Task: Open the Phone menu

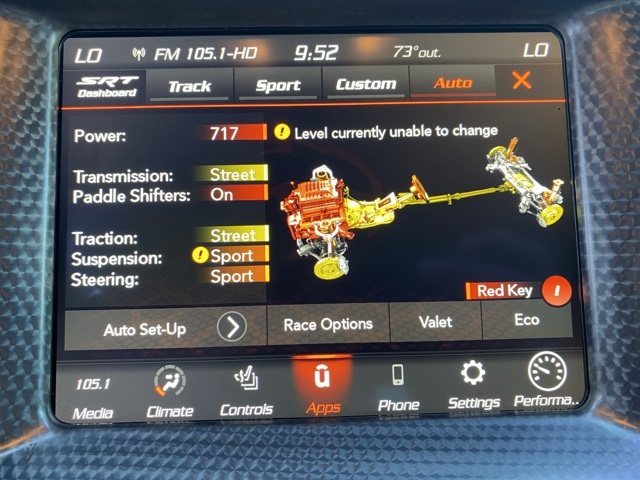Action: tap(398, 388)
